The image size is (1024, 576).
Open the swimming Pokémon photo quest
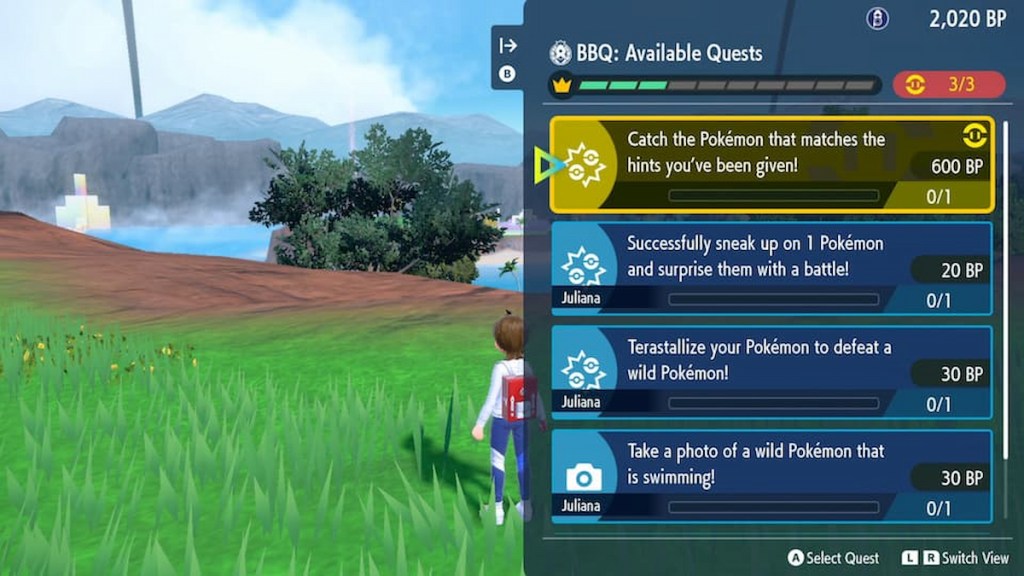click(x=771, y=476)
